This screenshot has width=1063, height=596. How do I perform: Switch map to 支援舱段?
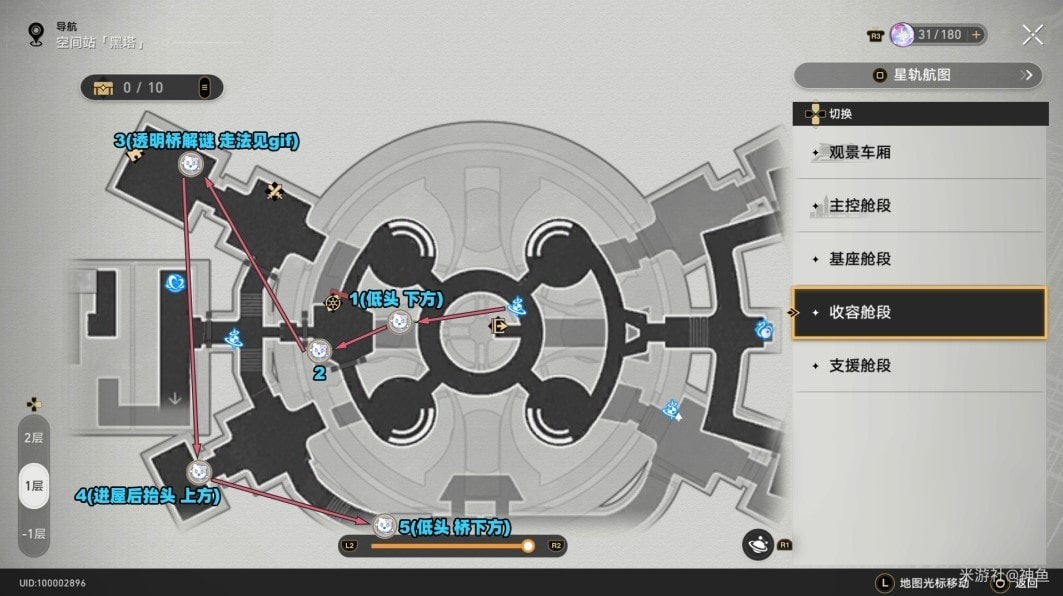click(918, 365)
